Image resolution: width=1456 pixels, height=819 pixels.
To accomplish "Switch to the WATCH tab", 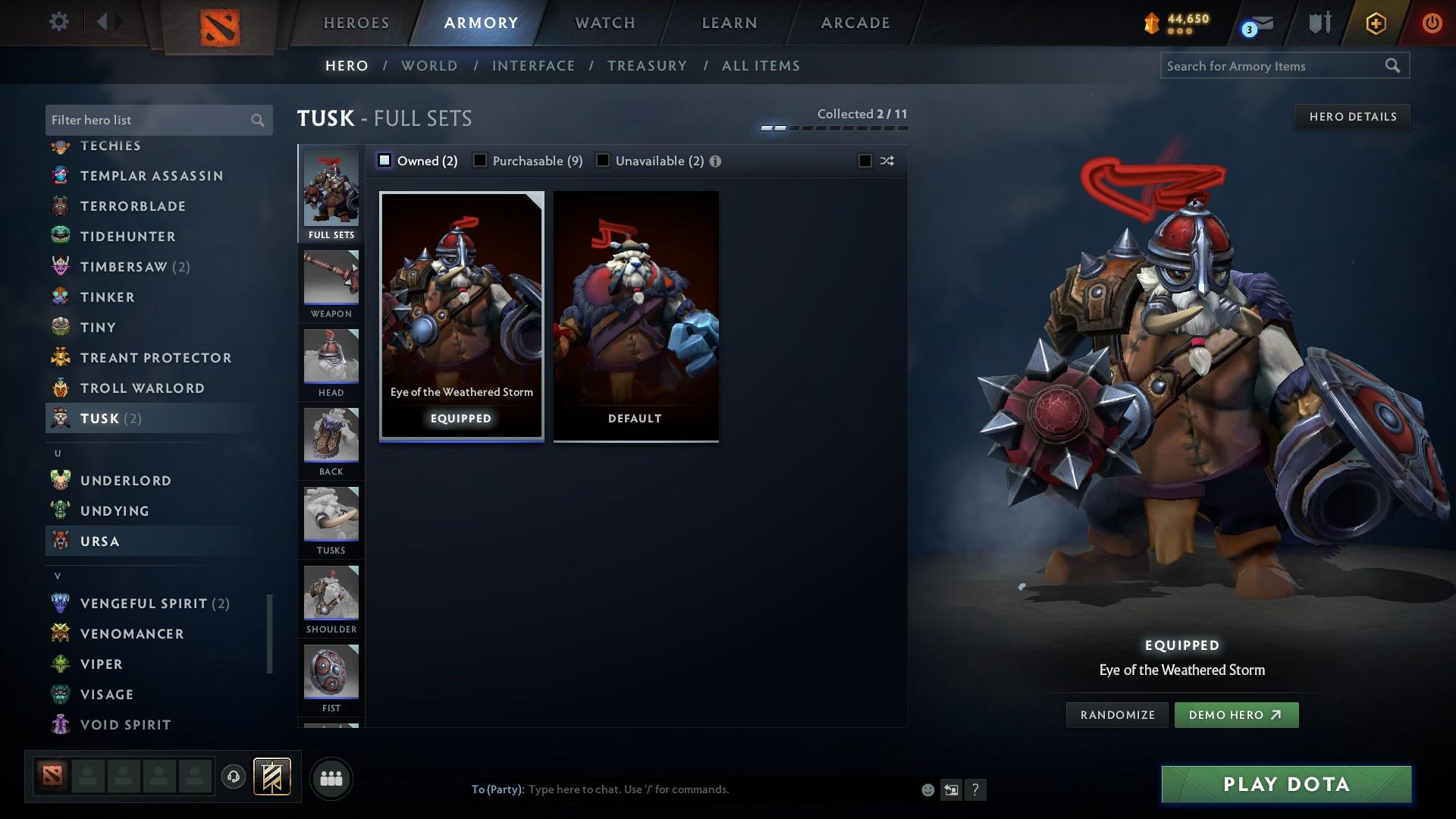I will [604, 22].
